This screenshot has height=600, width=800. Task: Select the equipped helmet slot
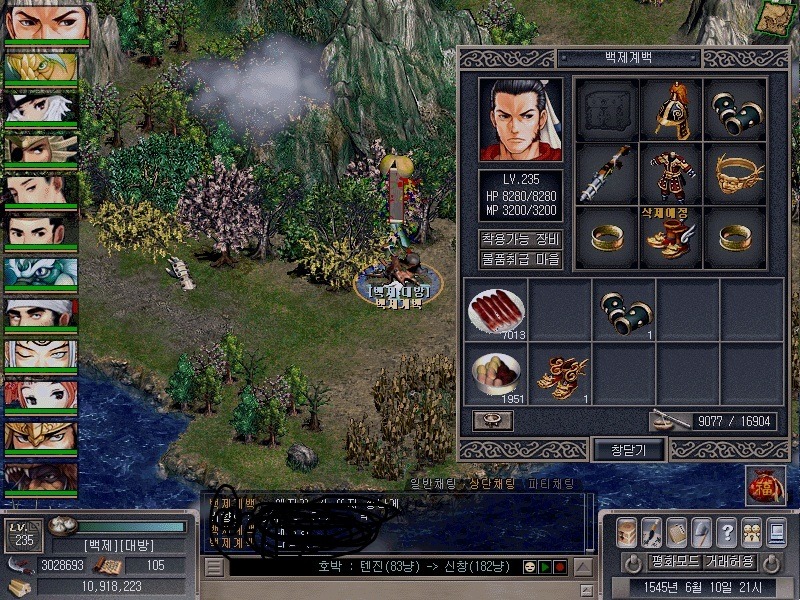[670, 112]
